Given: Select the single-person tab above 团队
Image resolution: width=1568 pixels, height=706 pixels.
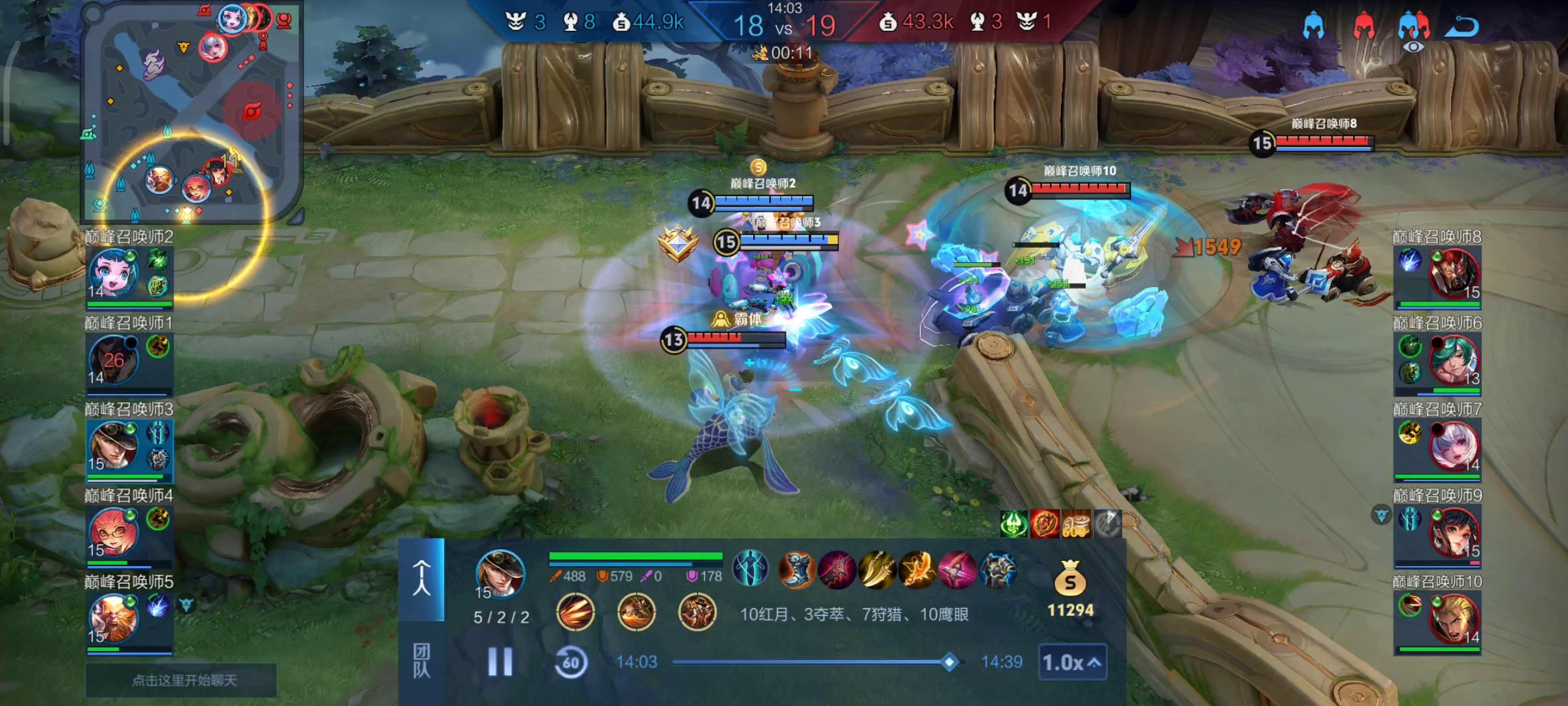Looking at the screenshot, I should pos(421,578).
